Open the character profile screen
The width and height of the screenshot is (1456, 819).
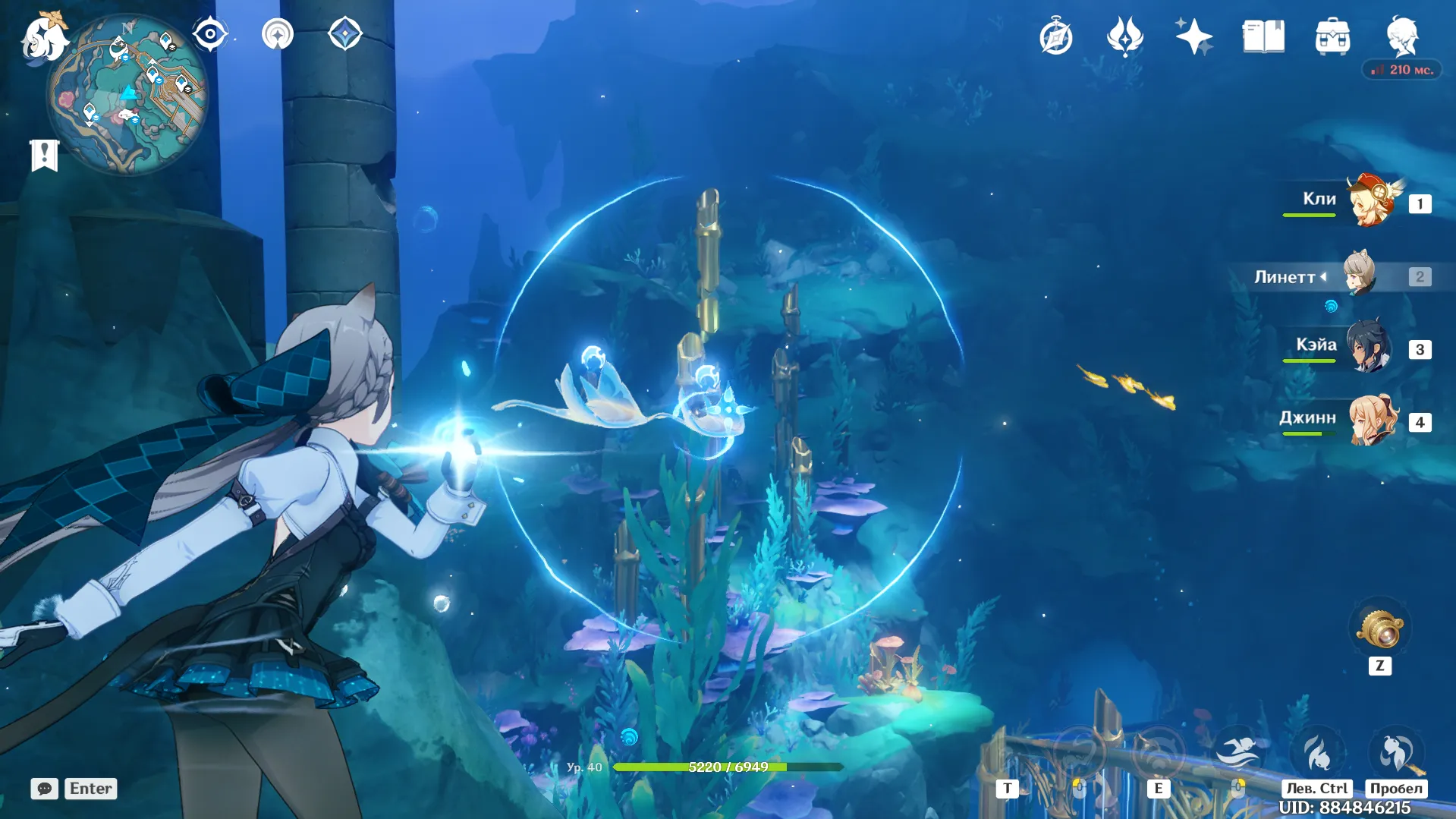click(1401, 36)
